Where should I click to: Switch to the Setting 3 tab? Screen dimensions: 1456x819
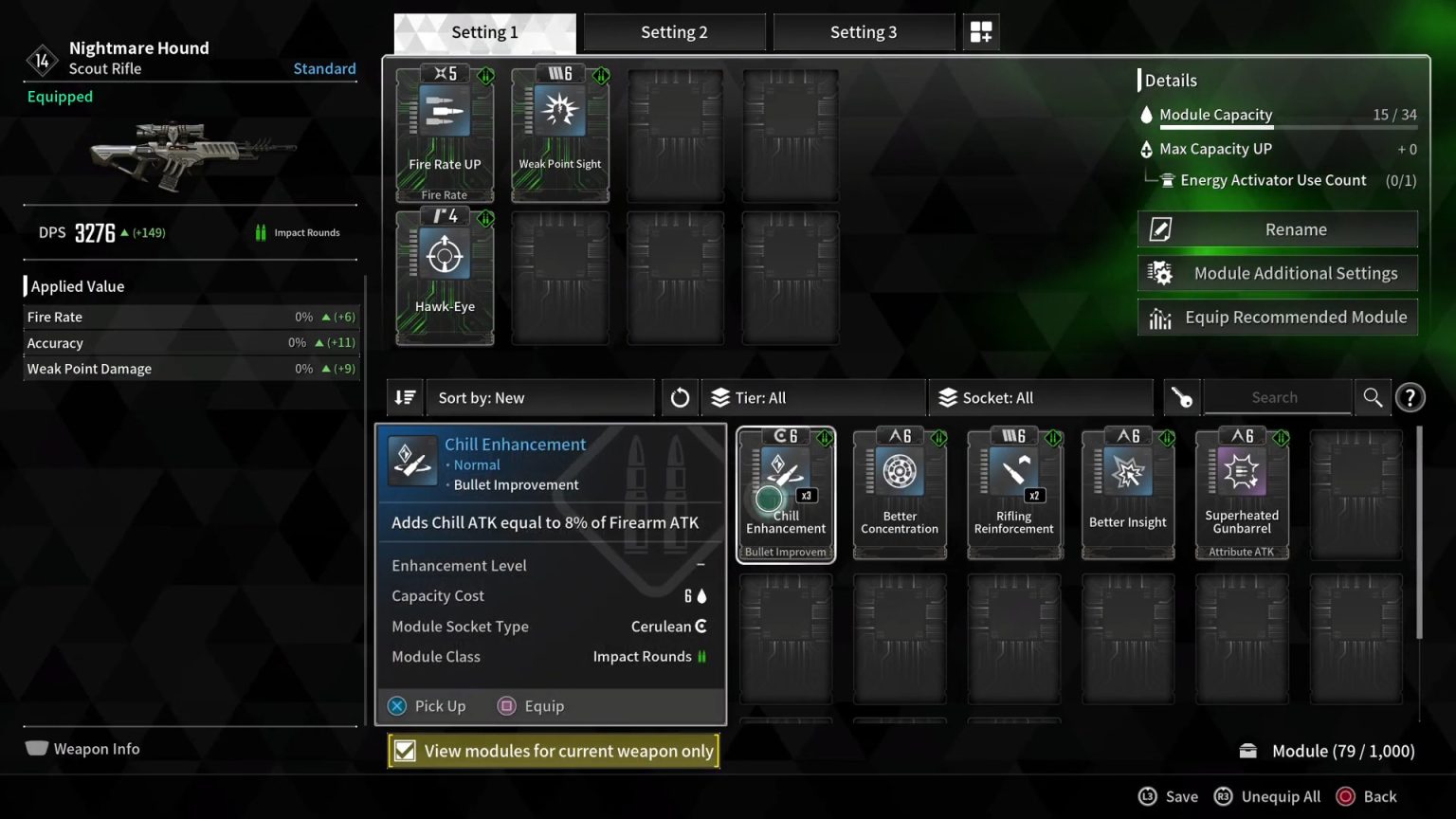(864, 31)
